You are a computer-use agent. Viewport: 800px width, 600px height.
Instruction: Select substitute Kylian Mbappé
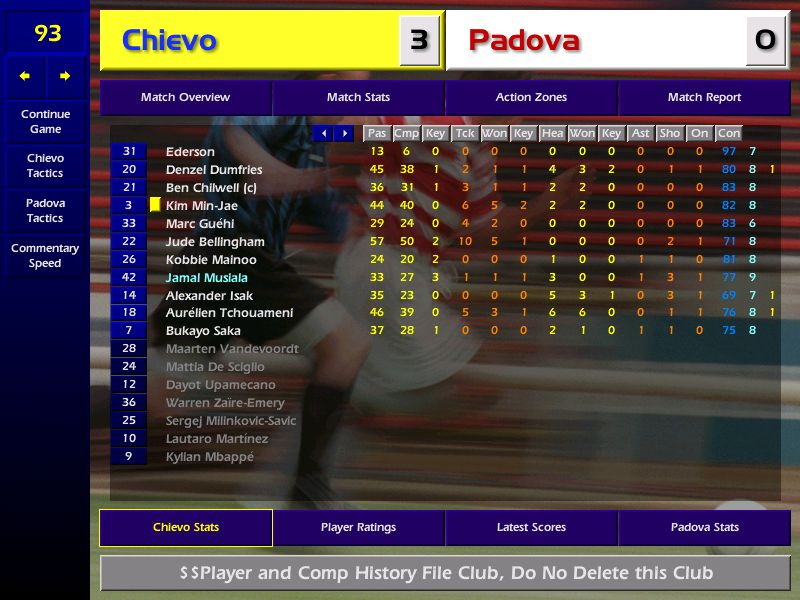coord(210,457)
